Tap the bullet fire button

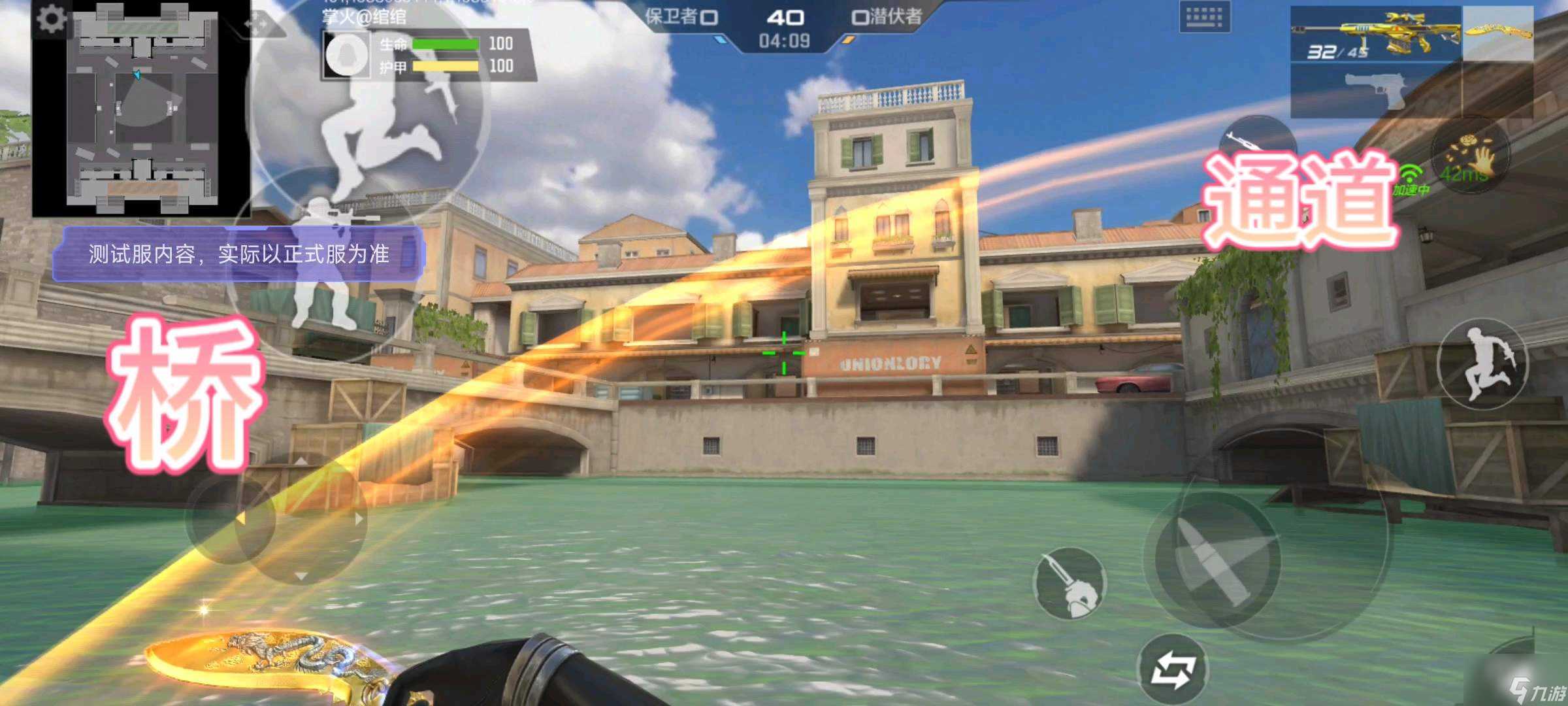[x=1217, y=560]
